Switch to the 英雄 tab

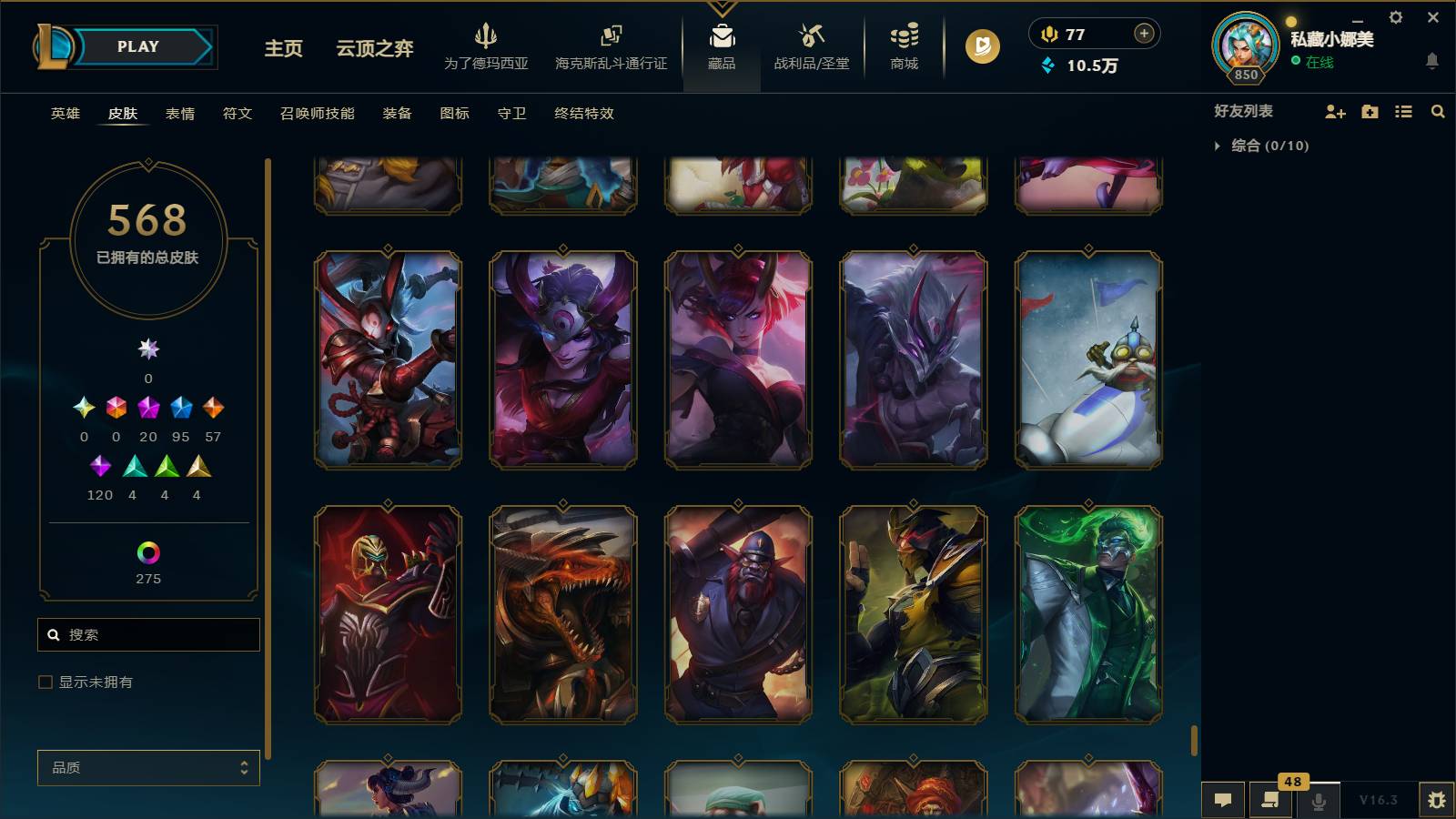pos(63,114)
